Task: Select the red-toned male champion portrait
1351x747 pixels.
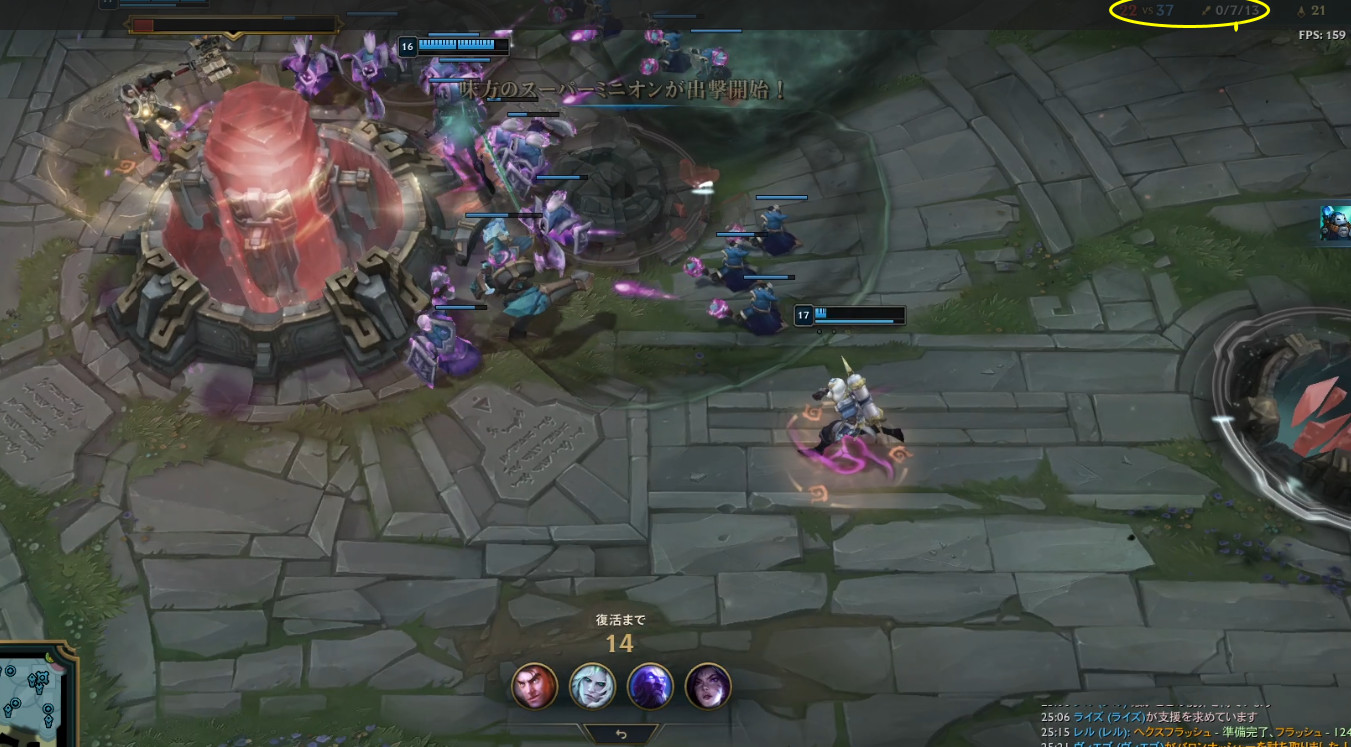Action: (x=535, y=686)
